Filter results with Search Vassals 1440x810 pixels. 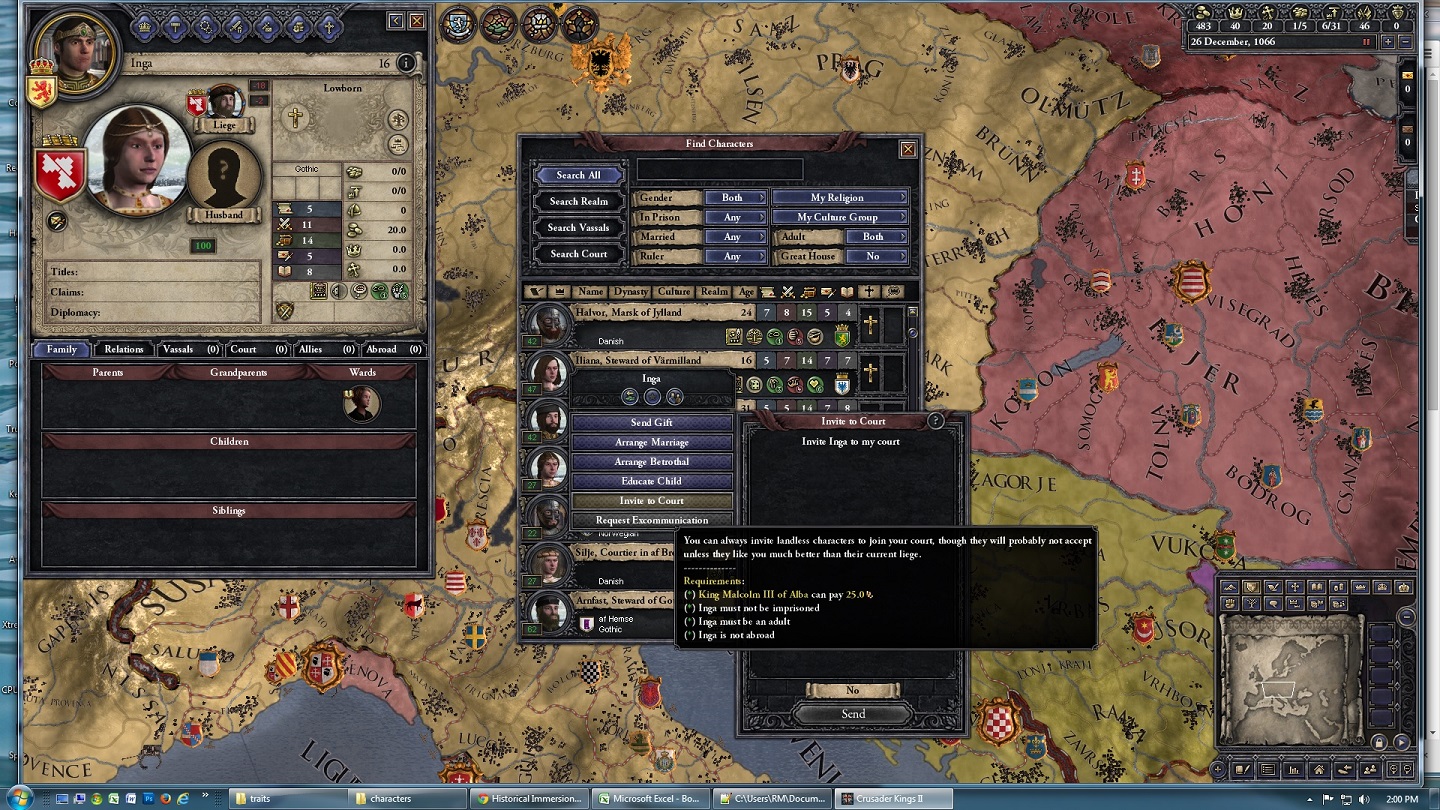[x=578, y=228]
